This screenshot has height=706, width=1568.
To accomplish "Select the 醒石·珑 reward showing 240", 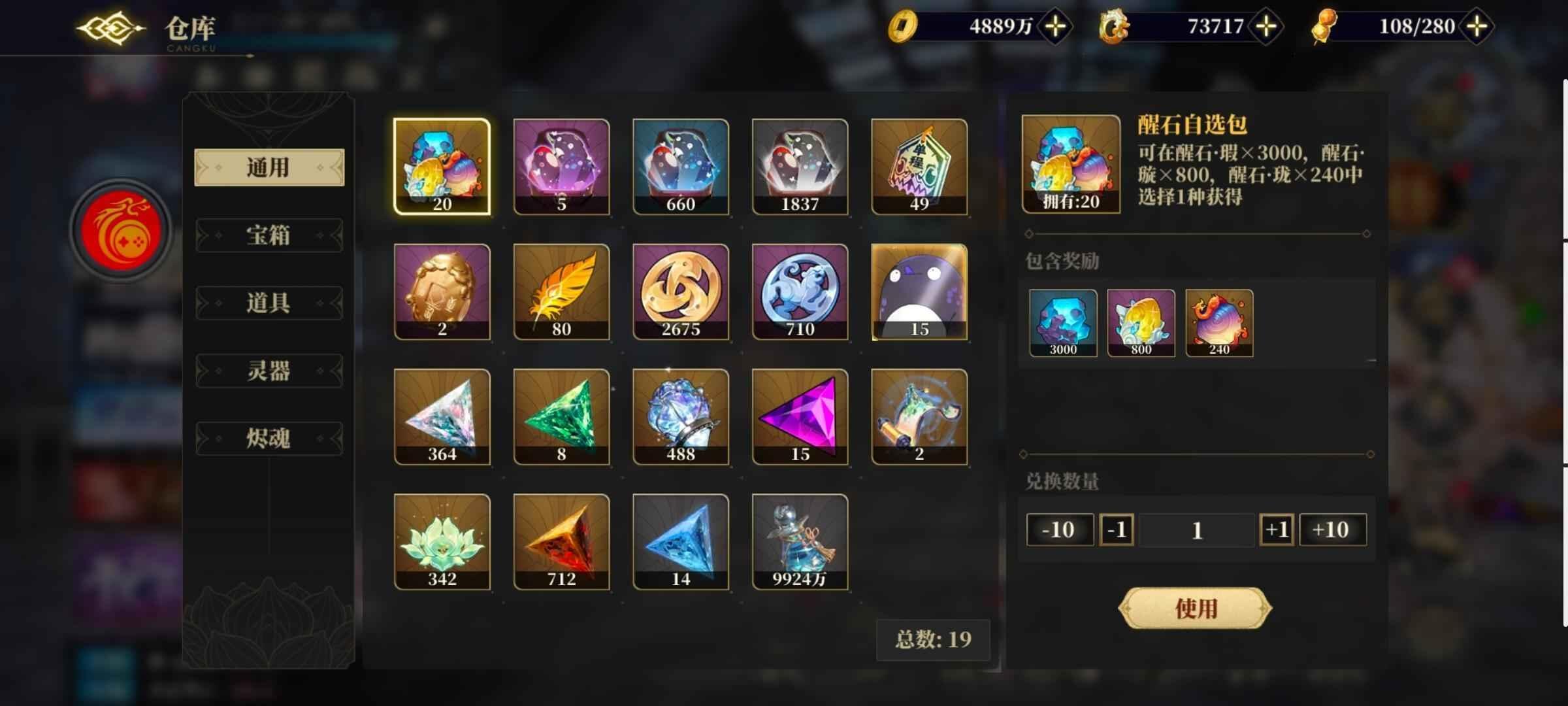I will coord(1219,322).
